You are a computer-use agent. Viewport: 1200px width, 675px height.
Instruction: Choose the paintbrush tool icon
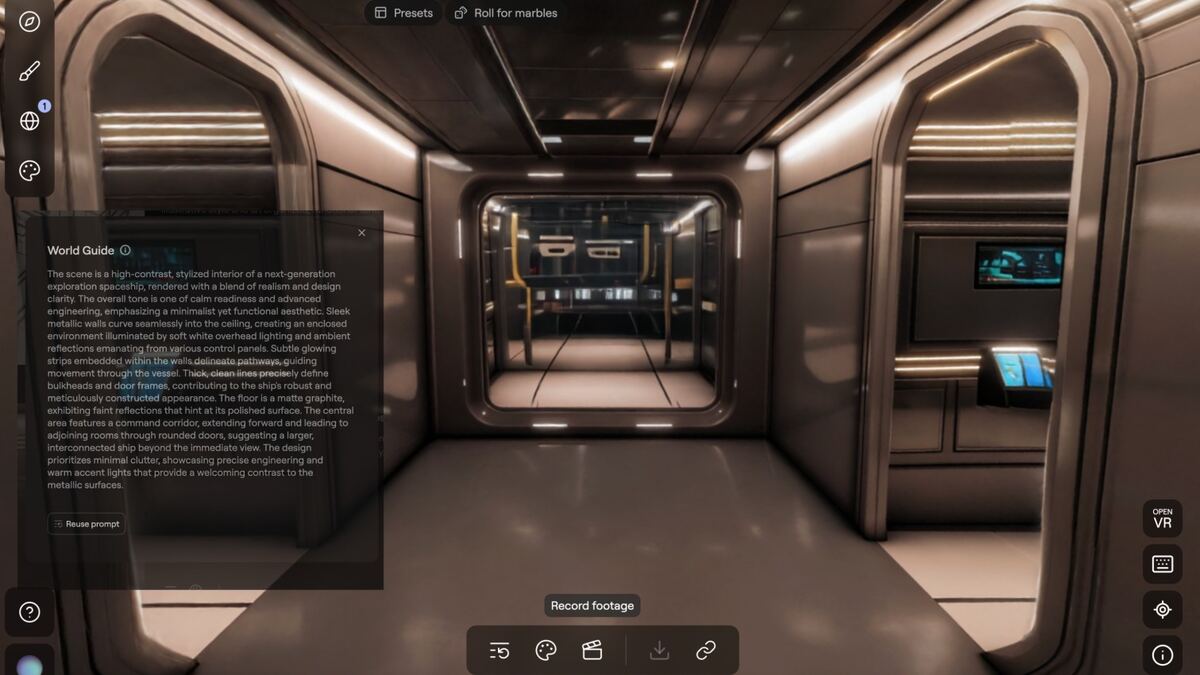30,71
